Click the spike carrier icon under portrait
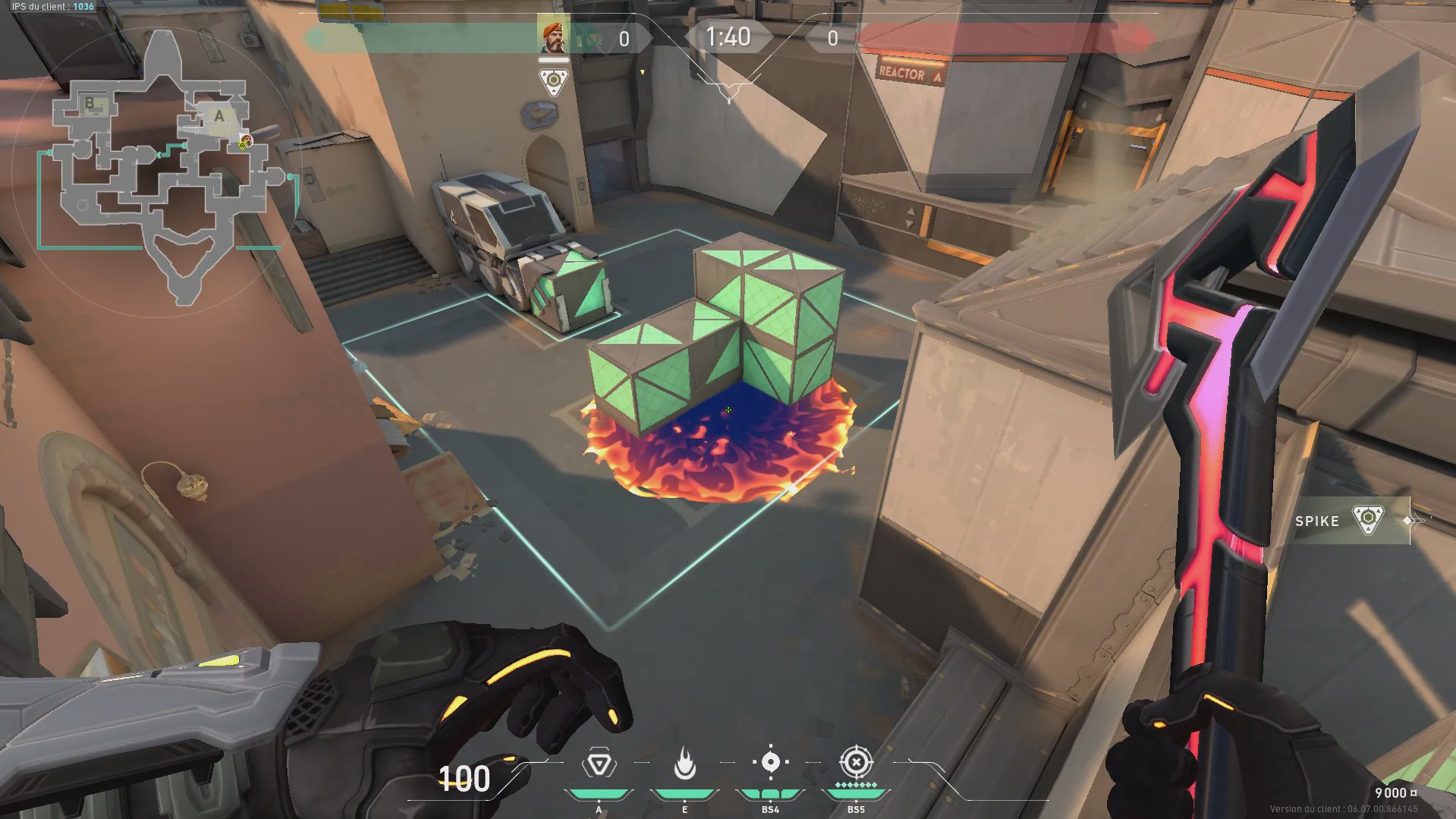The height and width of the screenshot is (819, 1456). (x=553, y=80)
